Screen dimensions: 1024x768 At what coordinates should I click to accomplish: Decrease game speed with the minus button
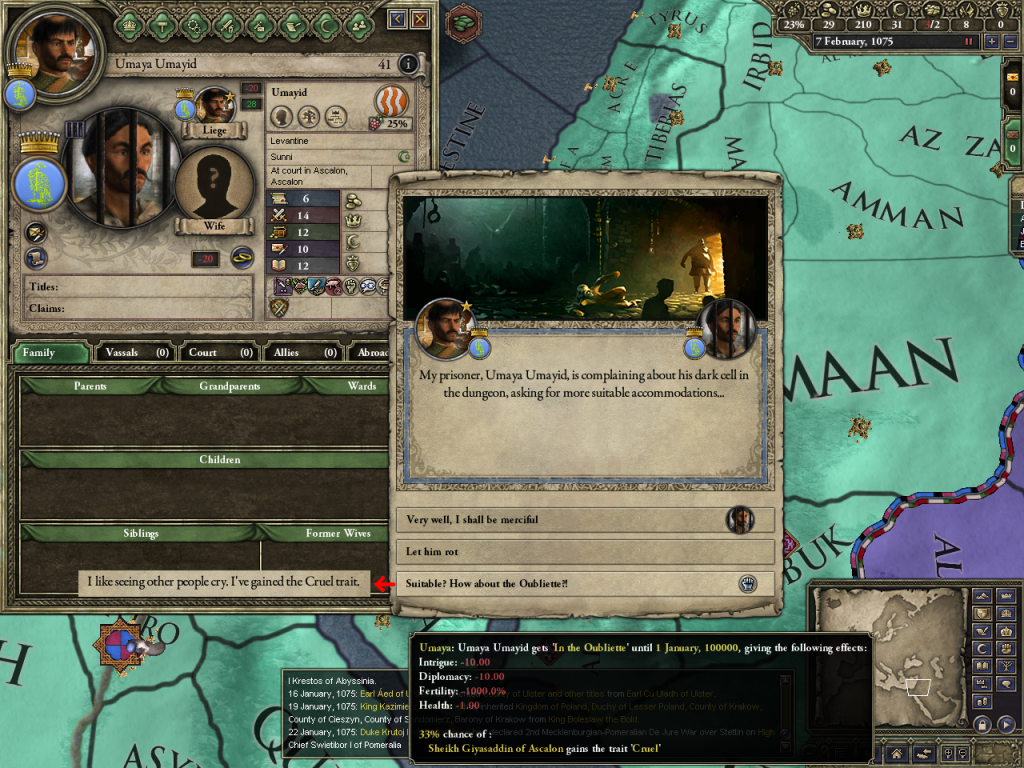[1009, 42]
